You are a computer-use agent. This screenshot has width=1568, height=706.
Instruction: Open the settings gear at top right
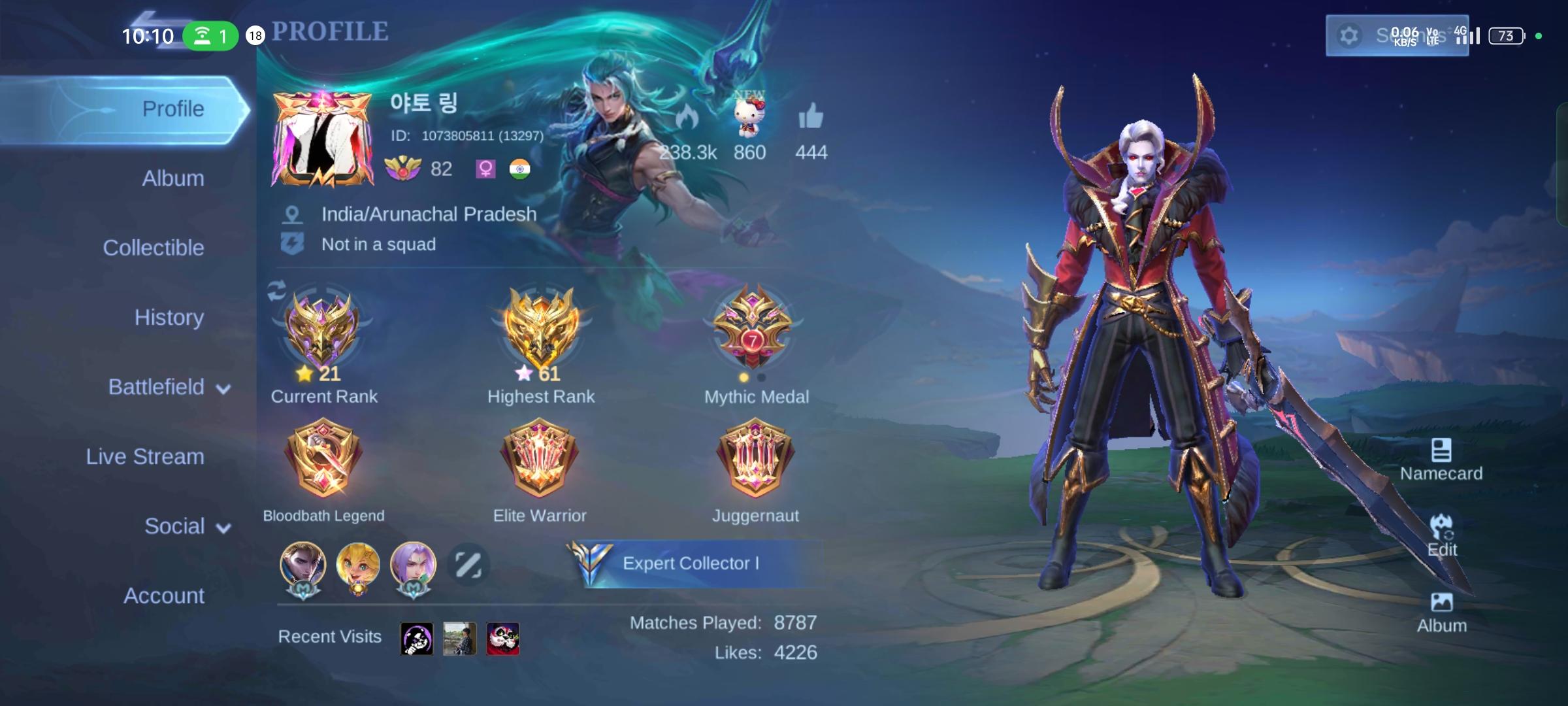[x=1350, y=36]
